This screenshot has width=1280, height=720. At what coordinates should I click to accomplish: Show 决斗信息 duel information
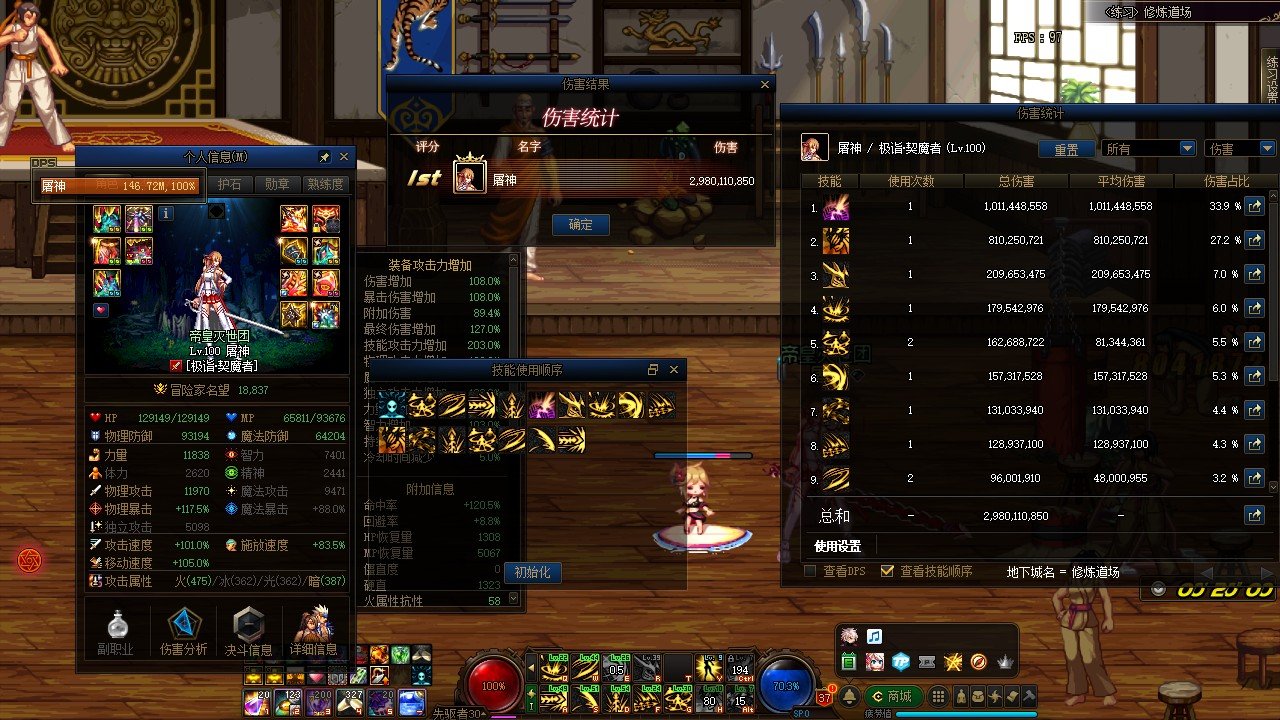pyautogui.click(x=248, y=633)
